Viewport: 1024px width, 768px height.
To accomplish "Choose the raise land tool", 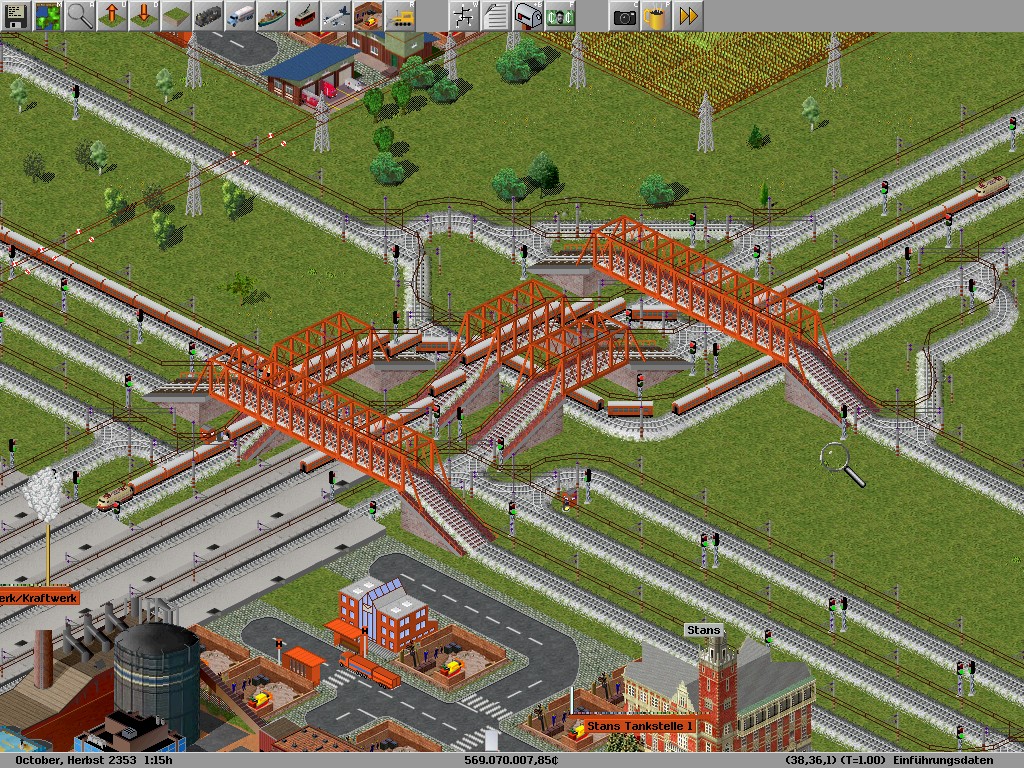I will click(x=111, y=15).
